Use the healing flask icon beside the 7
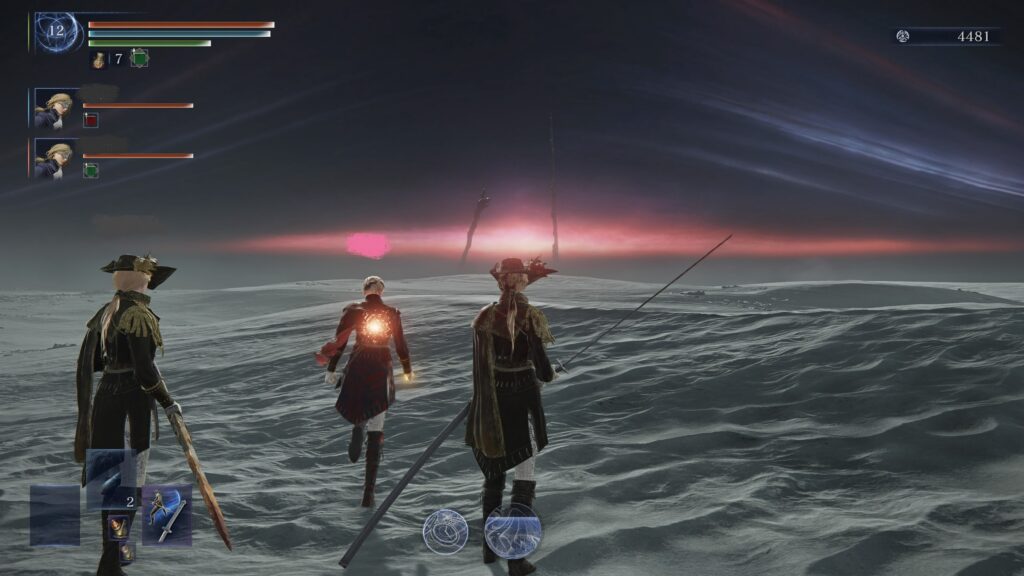Screen dimensions: 1024x576 (x=99, y=60)
